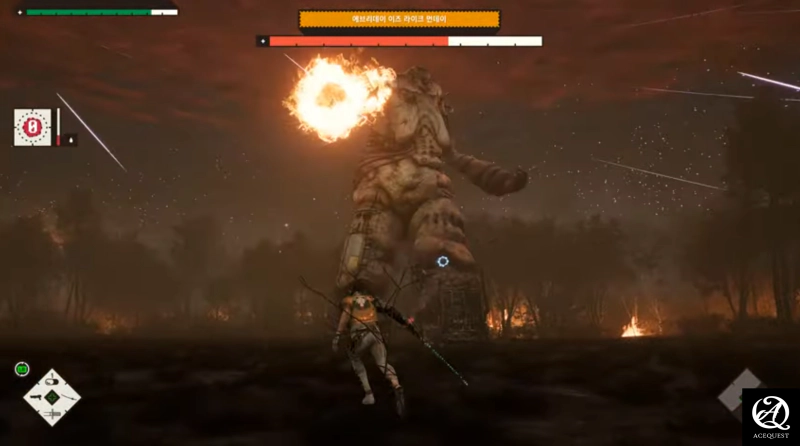Click the Acequest logo watermark

coord(770,416)
